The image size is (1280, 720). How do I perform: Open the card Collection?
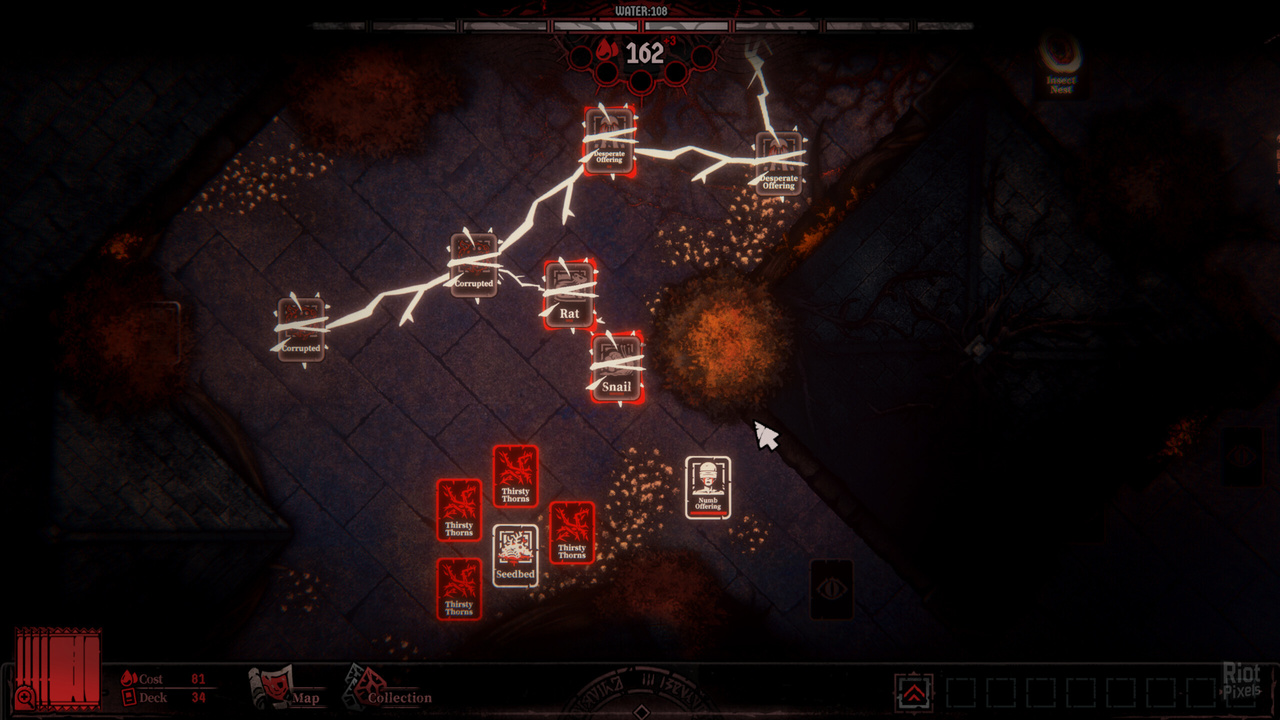point(388,690)
